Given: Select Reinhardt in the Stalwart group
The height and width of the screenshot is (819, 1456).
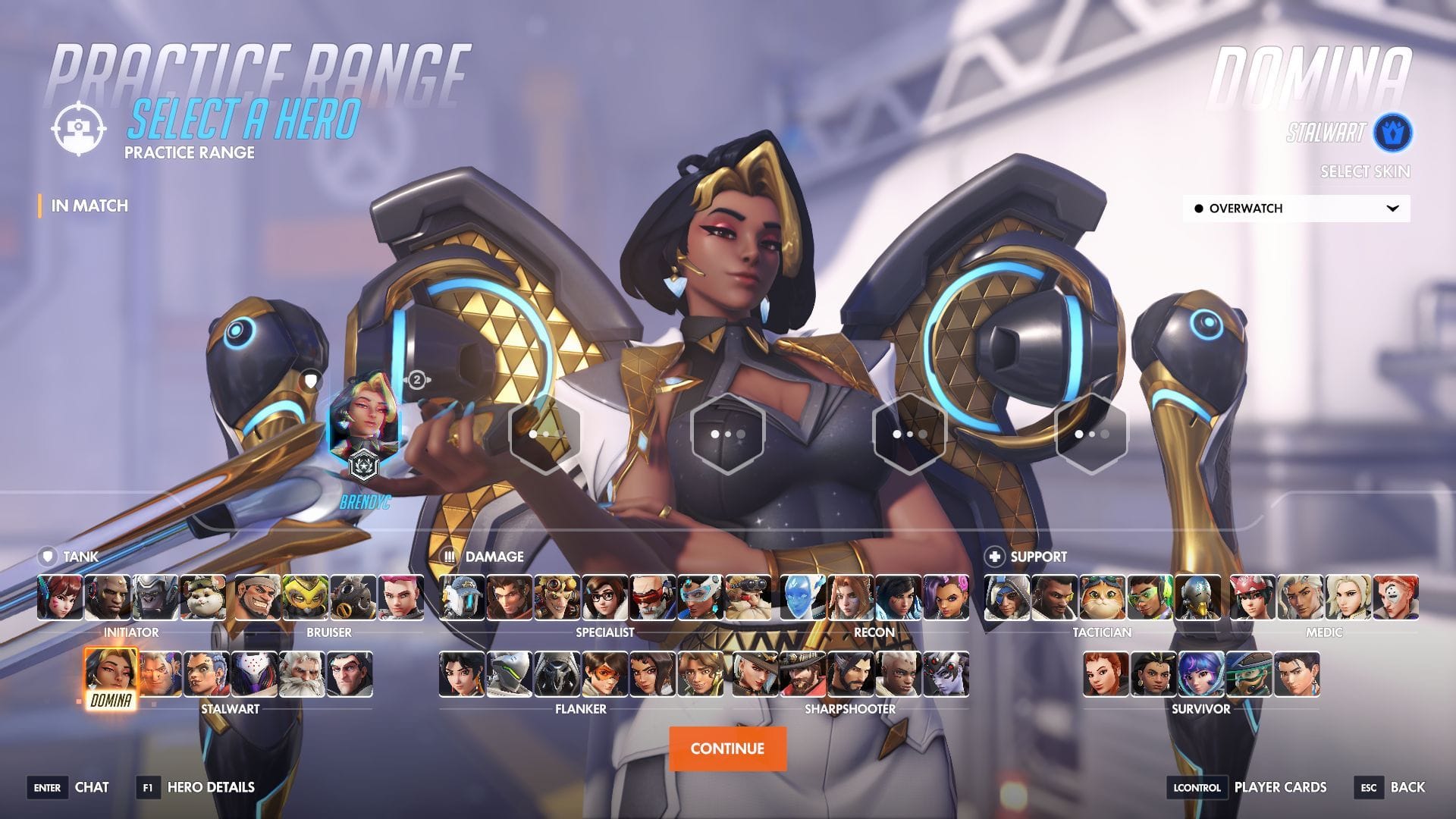Looking at the screenshot, I should 302,674.
